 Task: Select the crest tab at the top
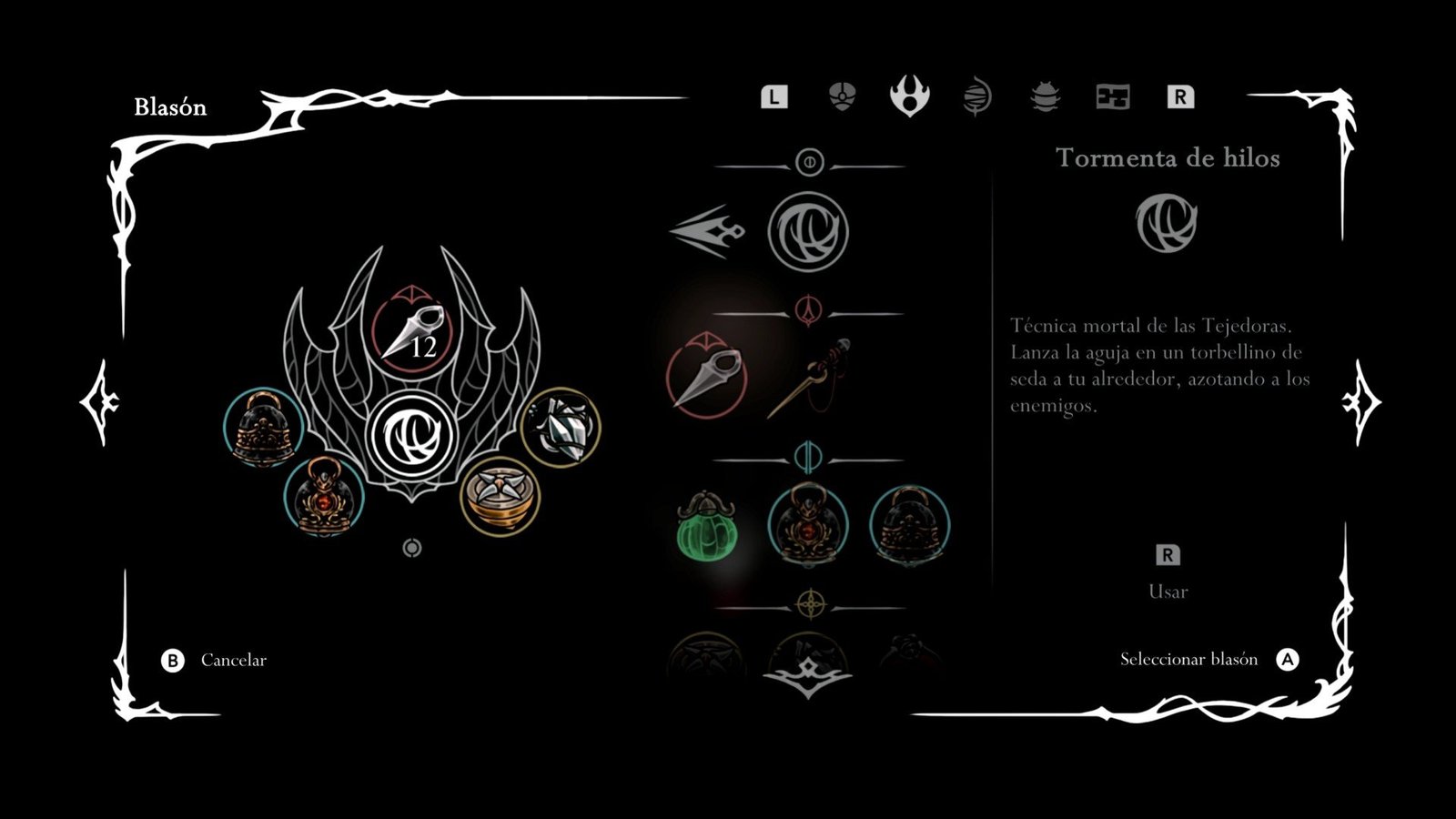point(909,96)
